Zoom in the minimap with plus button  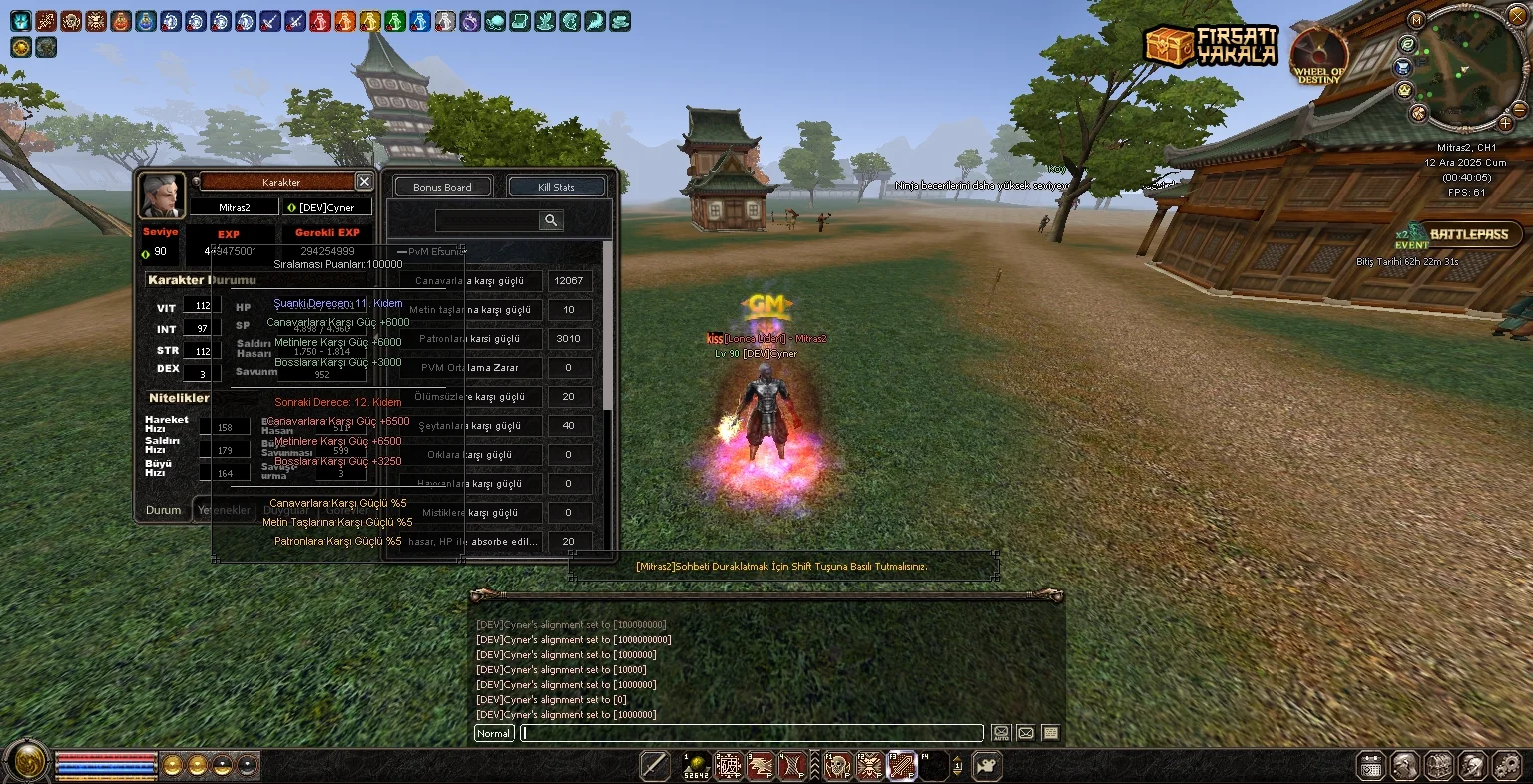tap(1506, 123)
